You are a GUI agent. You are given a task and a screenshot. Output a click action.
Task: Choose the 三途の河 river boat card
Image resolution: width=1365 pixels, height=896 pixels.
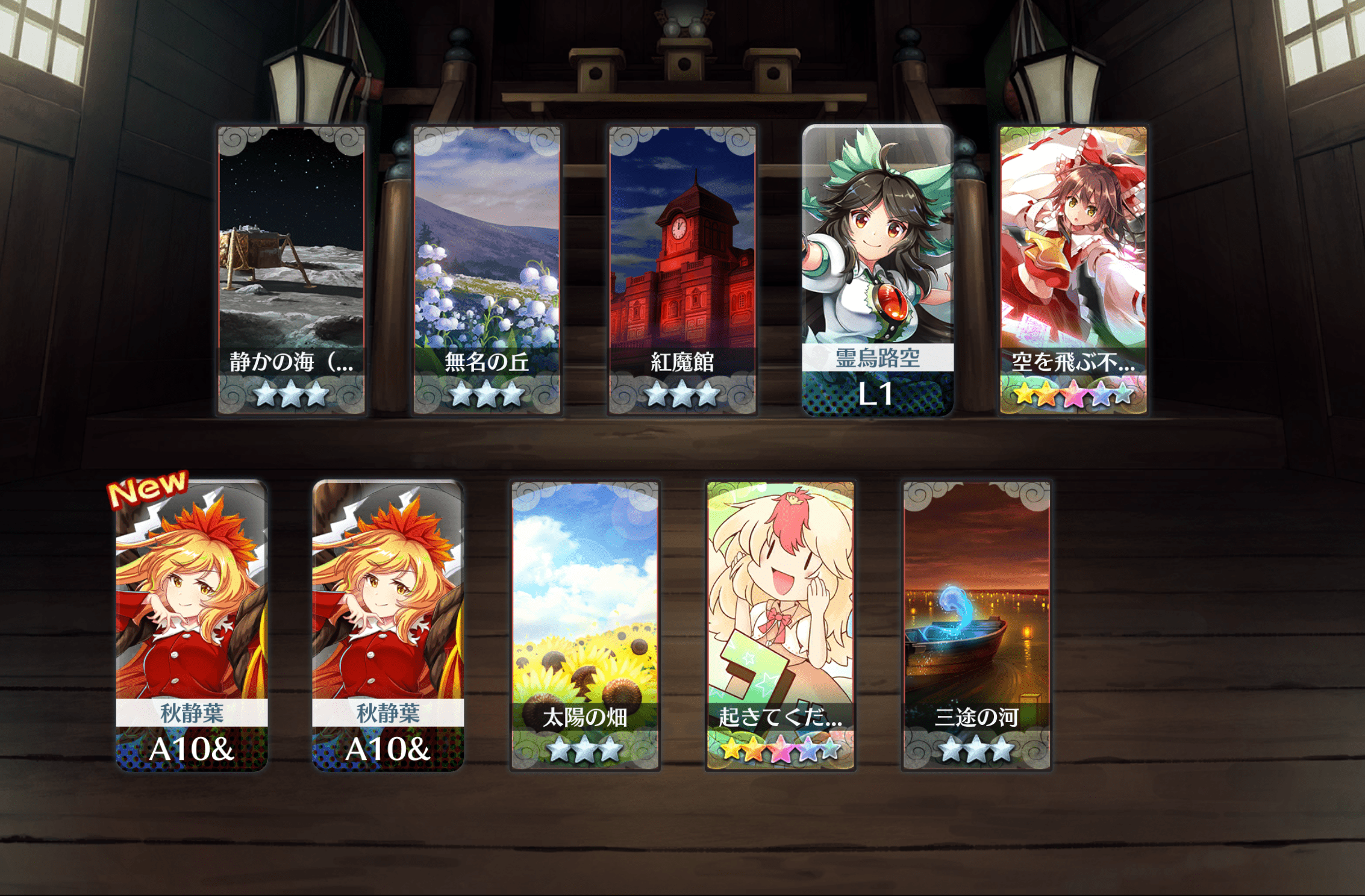(x=976, y=625)
